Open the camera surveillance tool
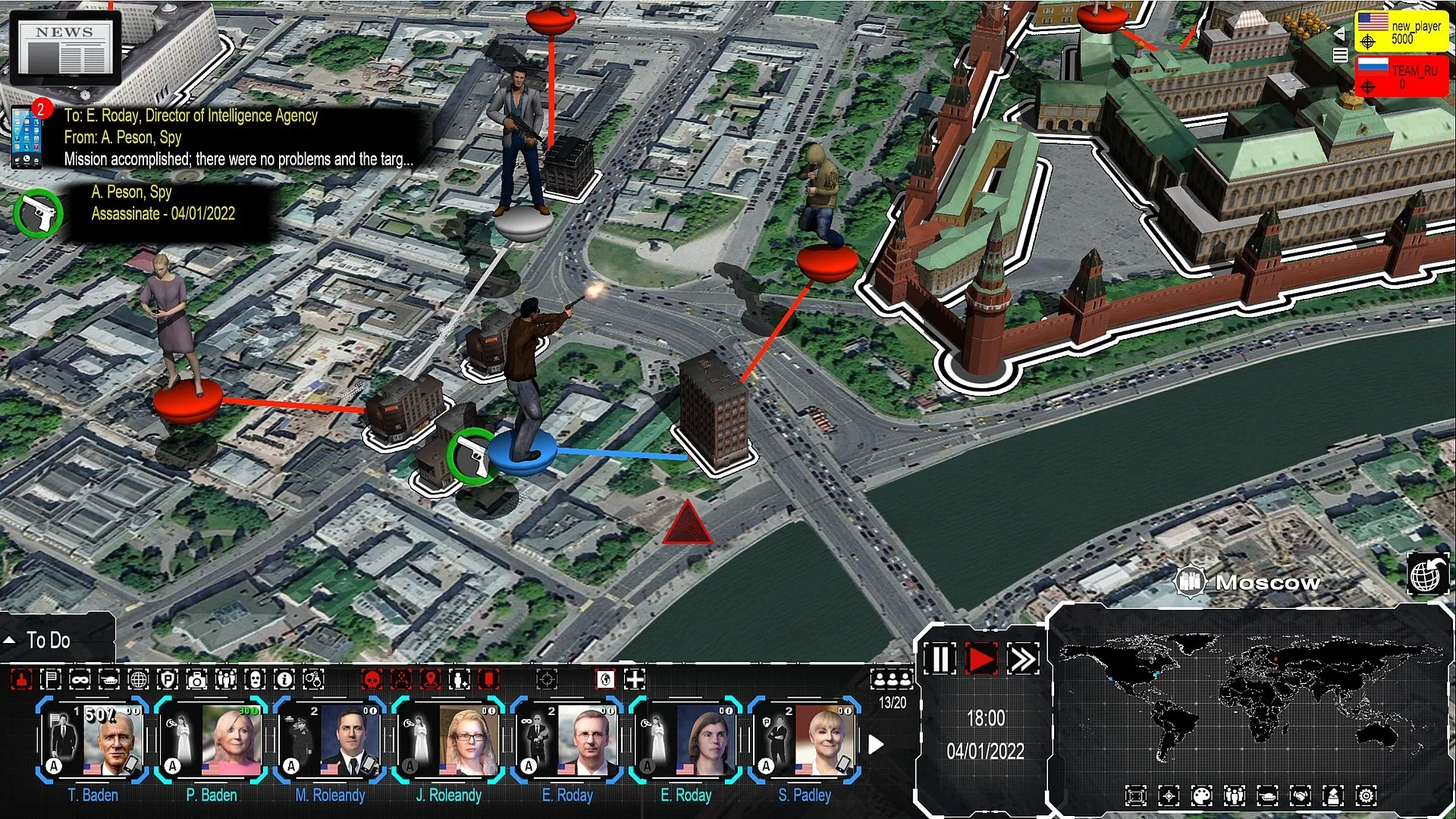The width and height of the screenshot is (1456, 819). tap(197, 679)
